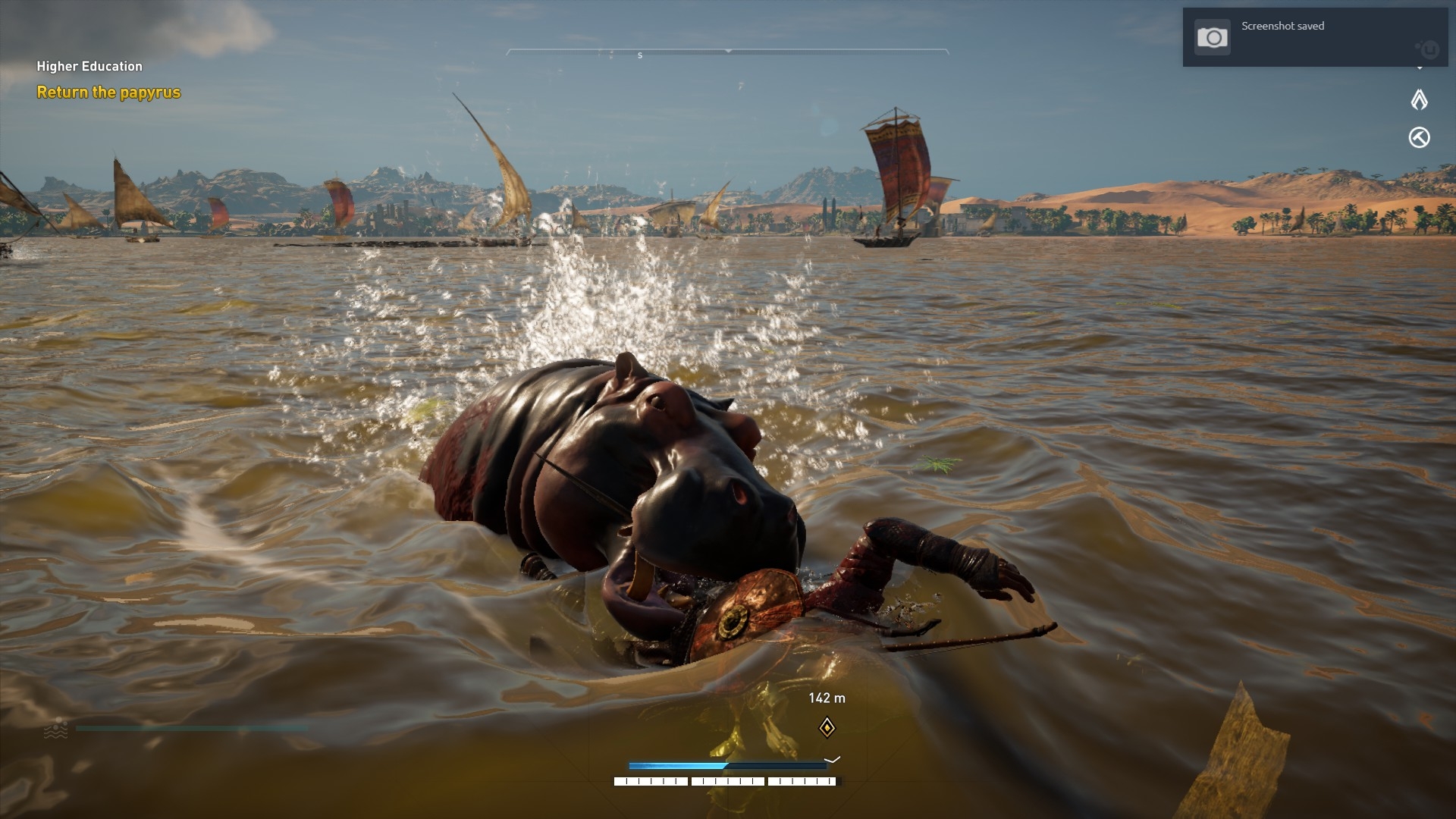
Task: Select the Higher Education quest tracker
Action: click(x=89, y=67)
